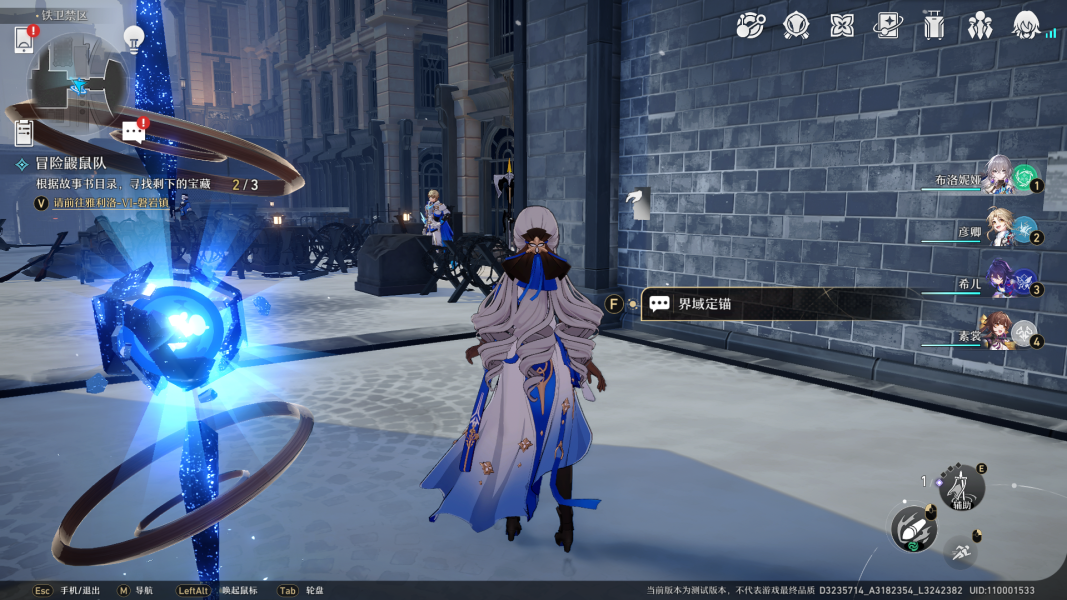Click the circular minimap
The width and height of the screenshot is (1067, 600).
(x=77, y=82)
